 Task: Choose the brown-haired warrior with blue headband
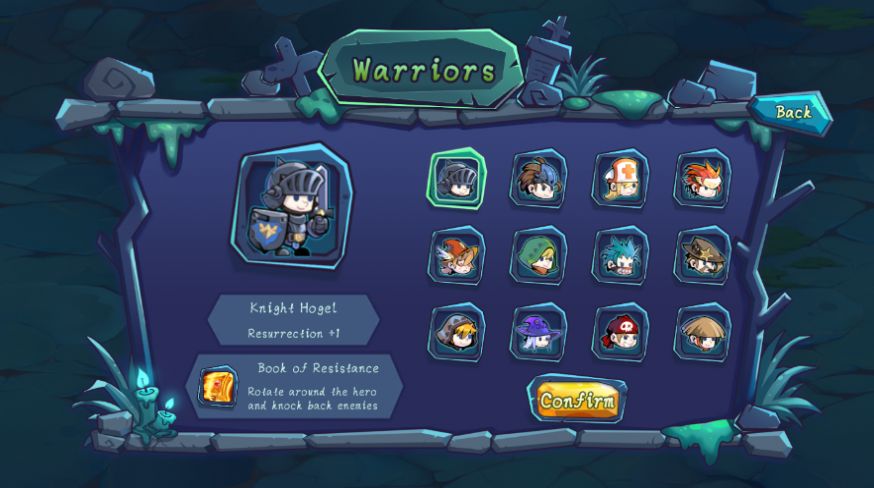coord(539,179)
